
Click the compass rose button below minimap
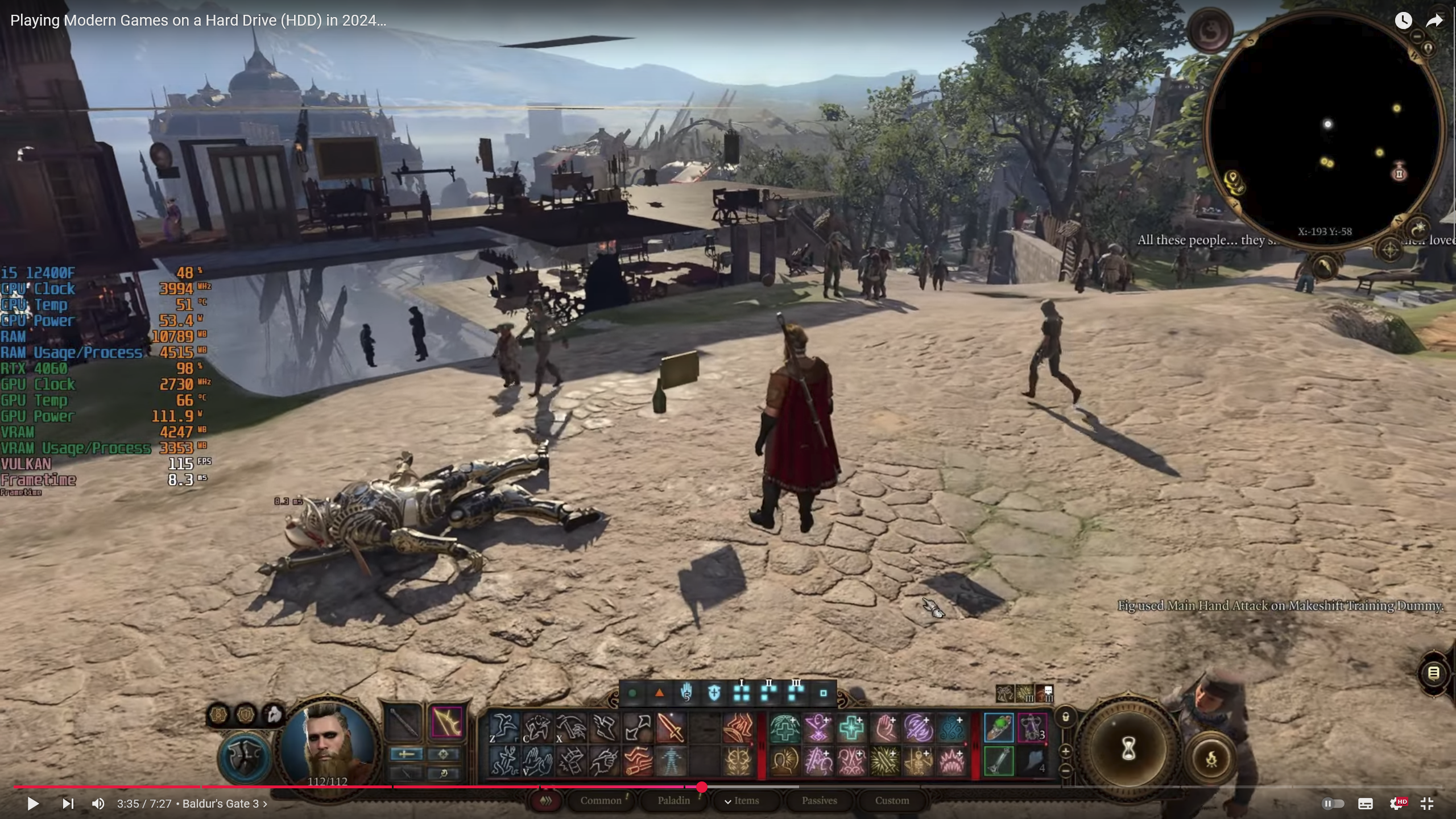point(1389,250)
